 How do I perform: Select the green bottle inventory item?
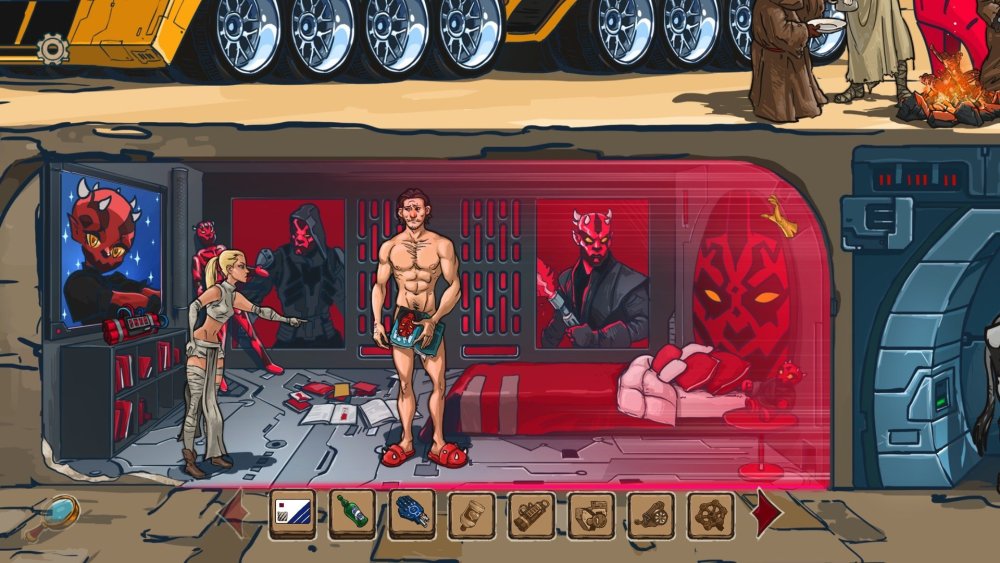[352, 515]
